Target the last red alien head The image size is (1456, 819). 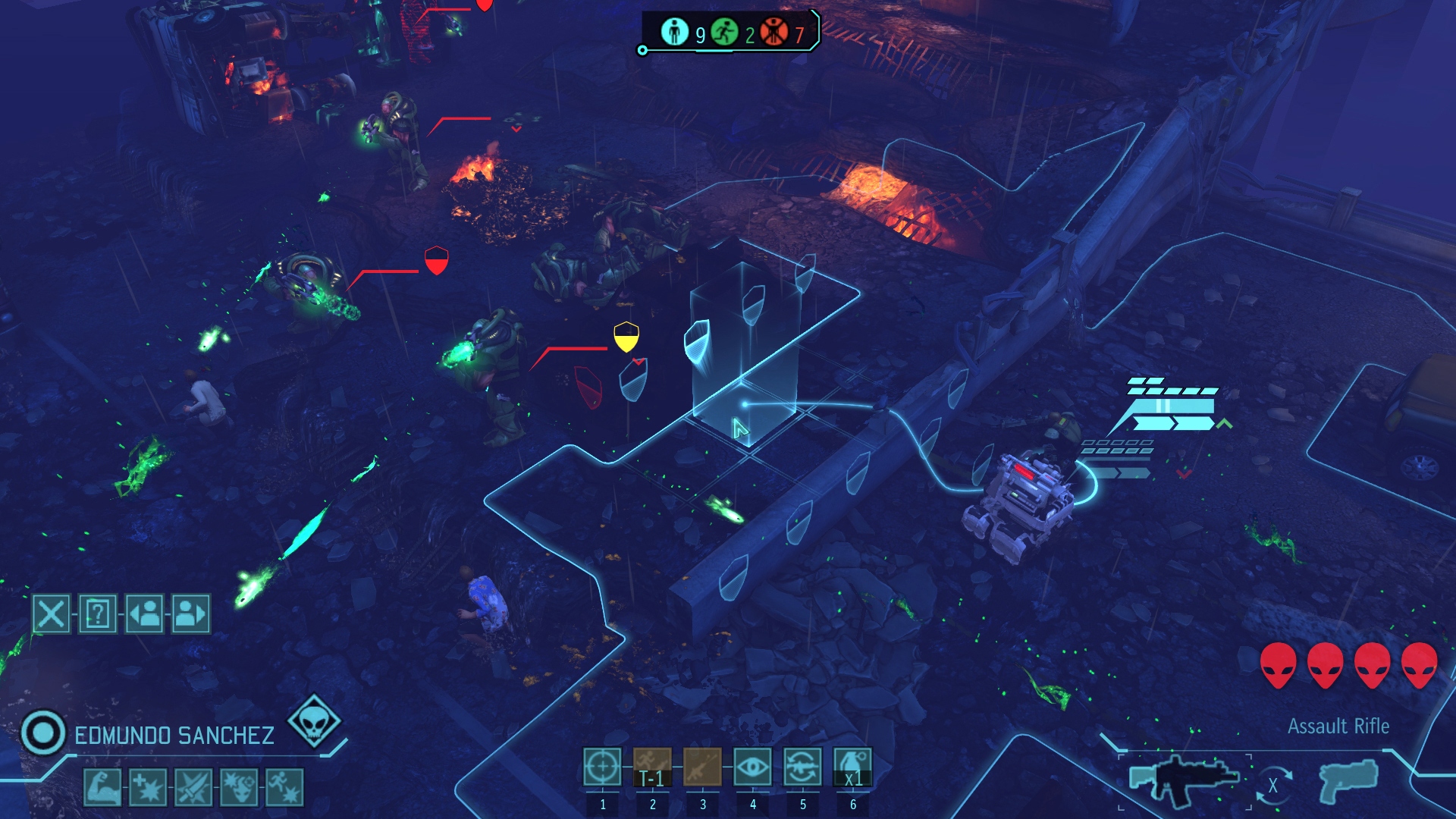[1419, 665]
